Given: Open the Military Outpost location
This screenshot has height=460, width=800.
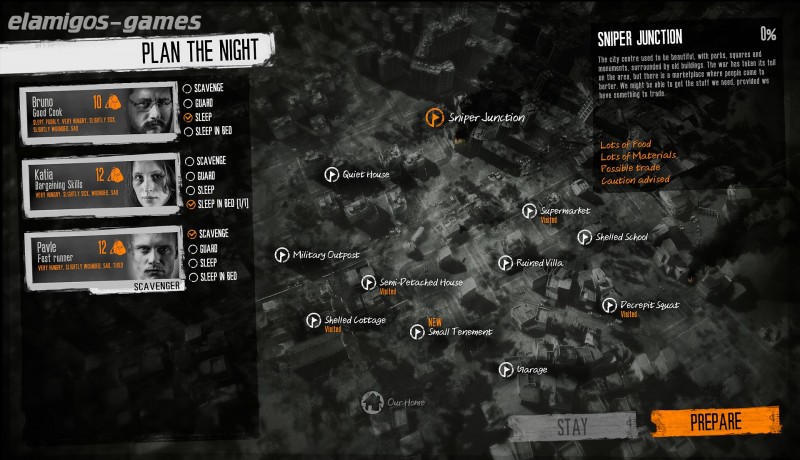Looking at the screenshot, I should pos(282,255).
